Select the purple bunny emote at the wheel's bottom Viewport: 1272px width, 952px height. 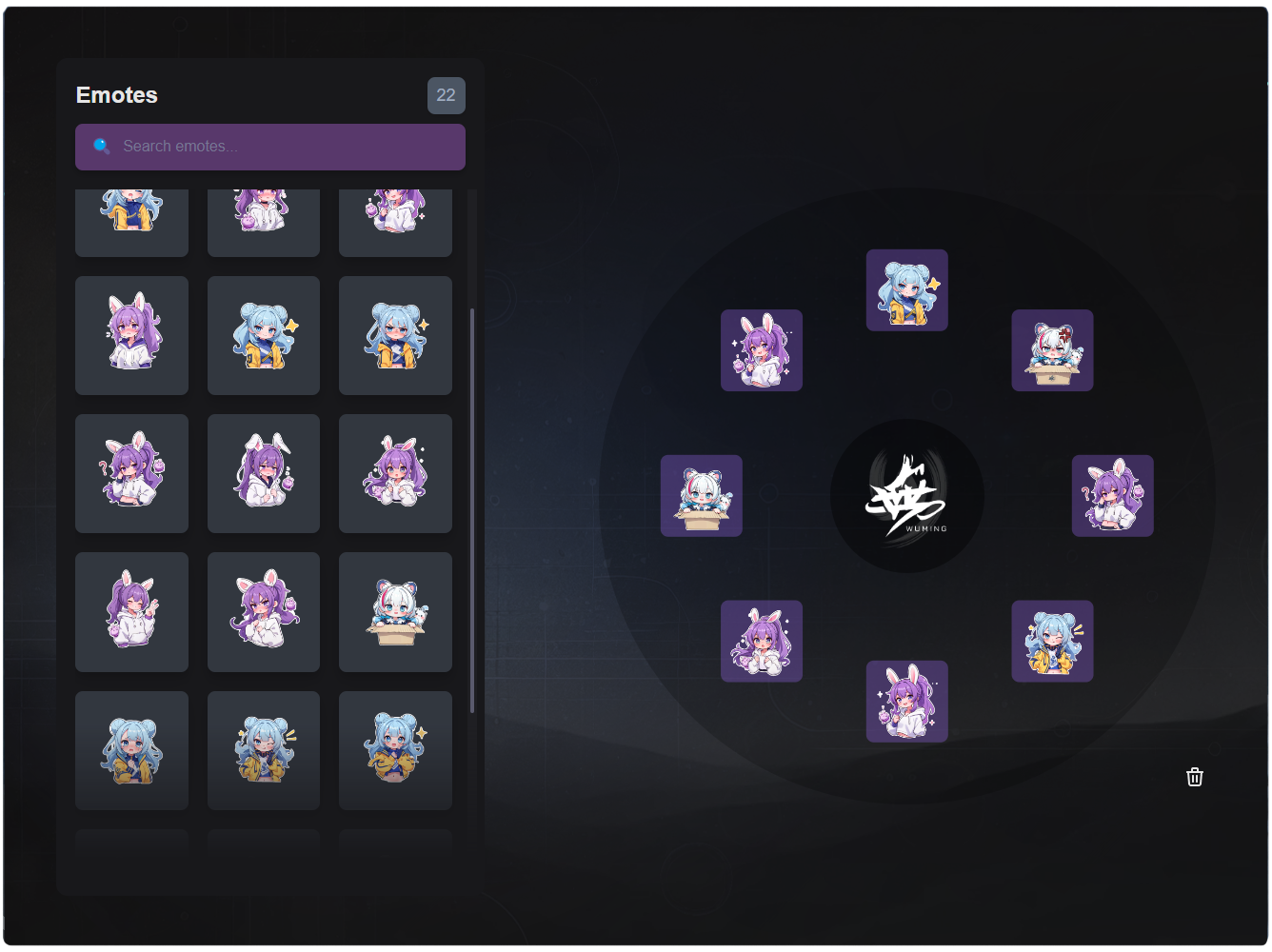pos(906,702)
